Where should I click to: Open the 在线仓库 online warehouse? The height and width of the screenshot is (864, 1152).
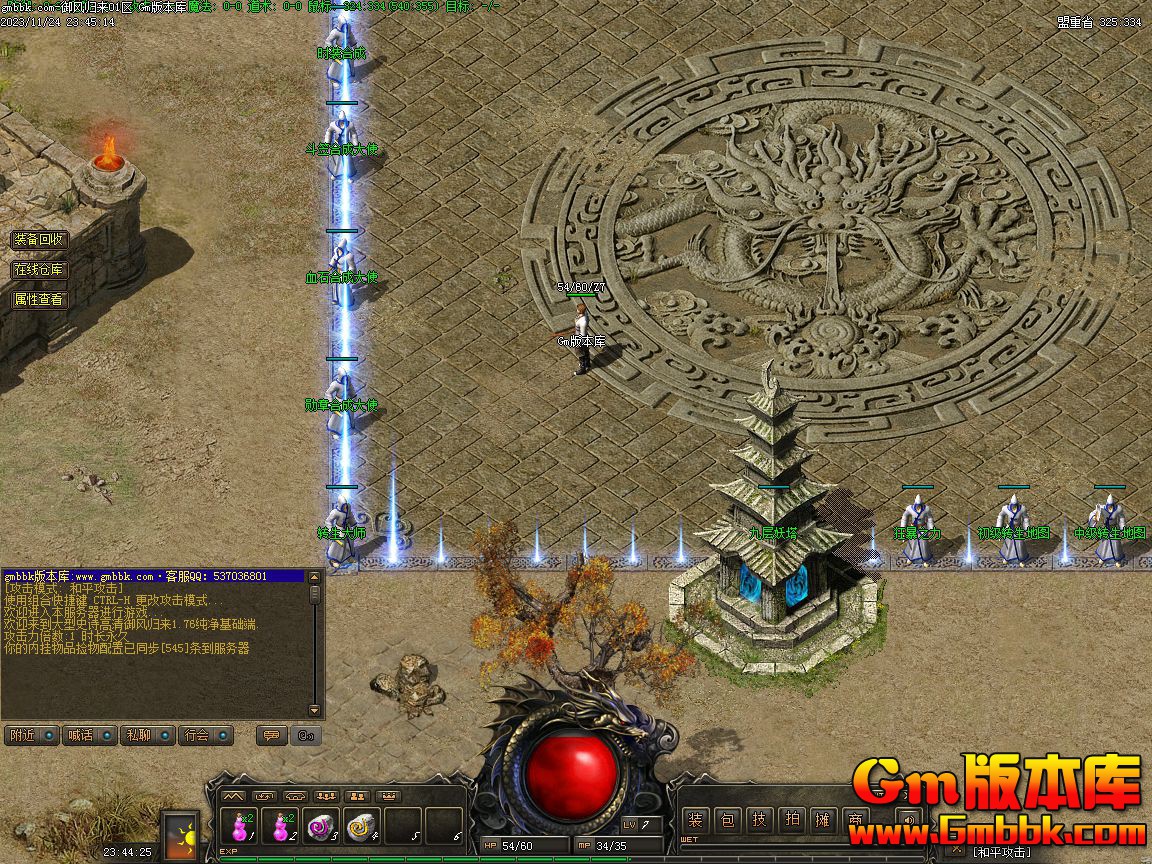point(39,270)
